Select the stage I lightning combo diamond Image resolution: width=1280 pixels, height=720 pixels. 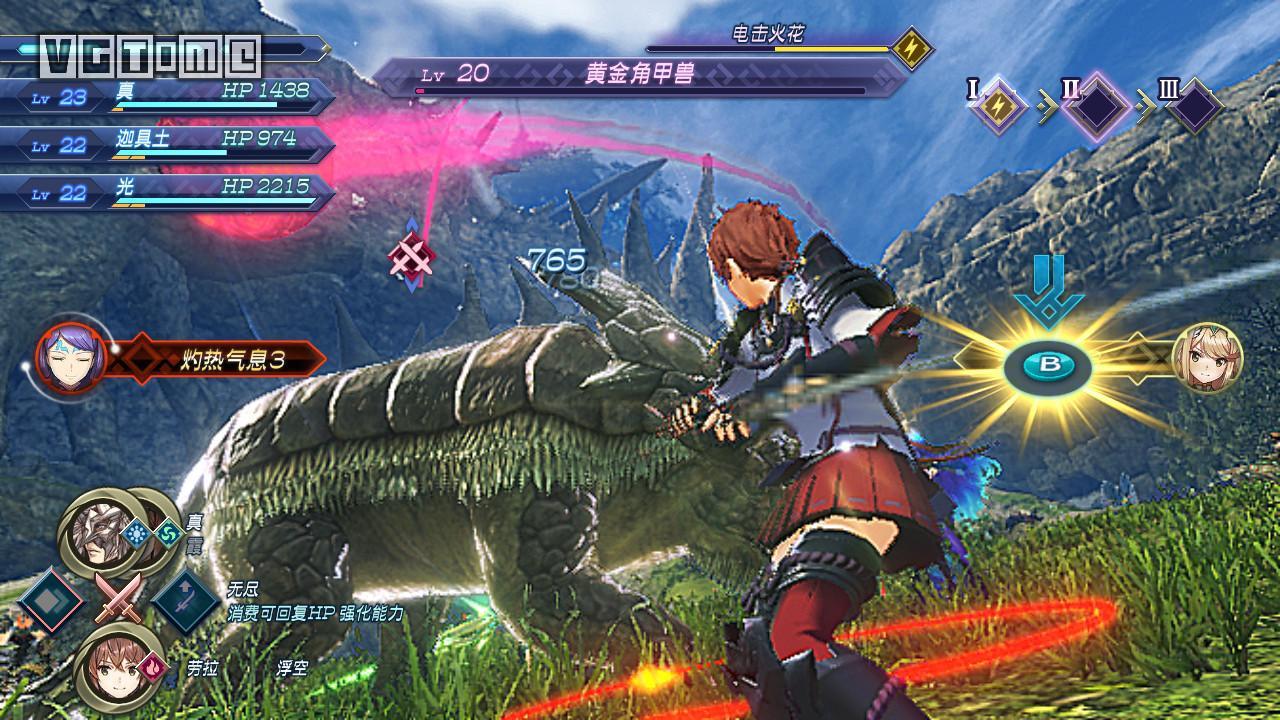pos(997,106)
